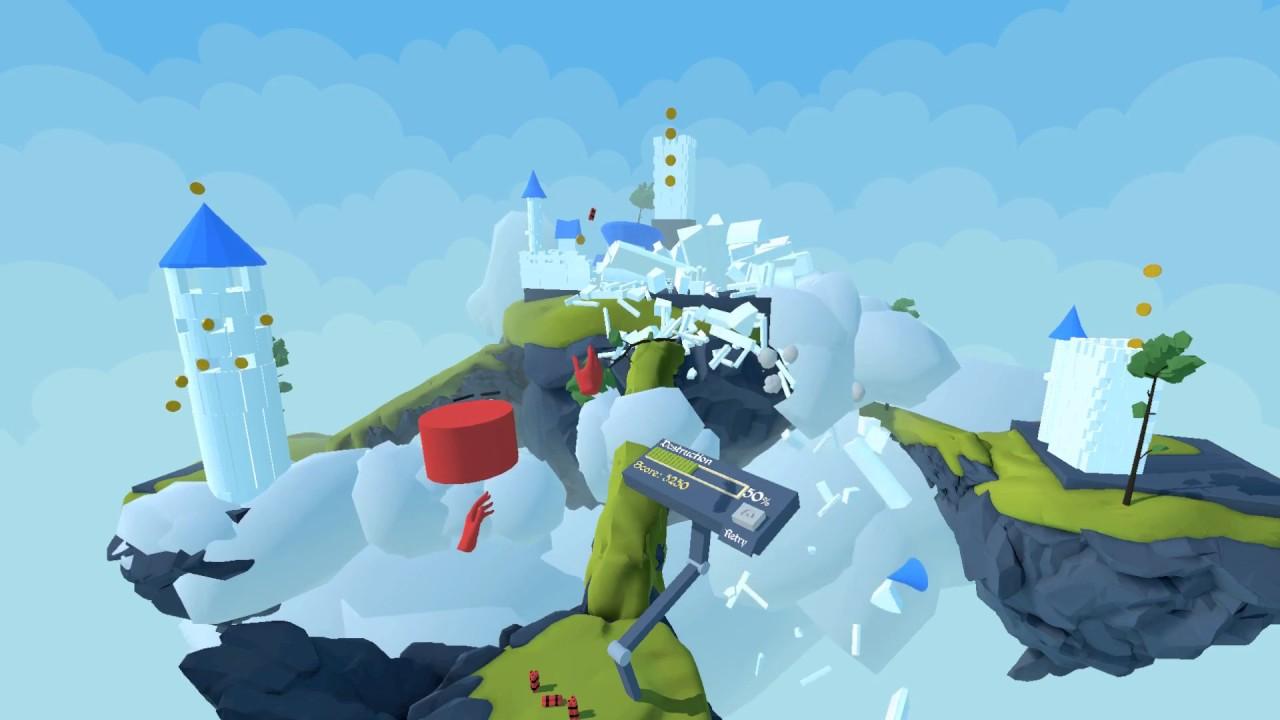Click the Destruction label on the scoreboard

click(688, 452)
